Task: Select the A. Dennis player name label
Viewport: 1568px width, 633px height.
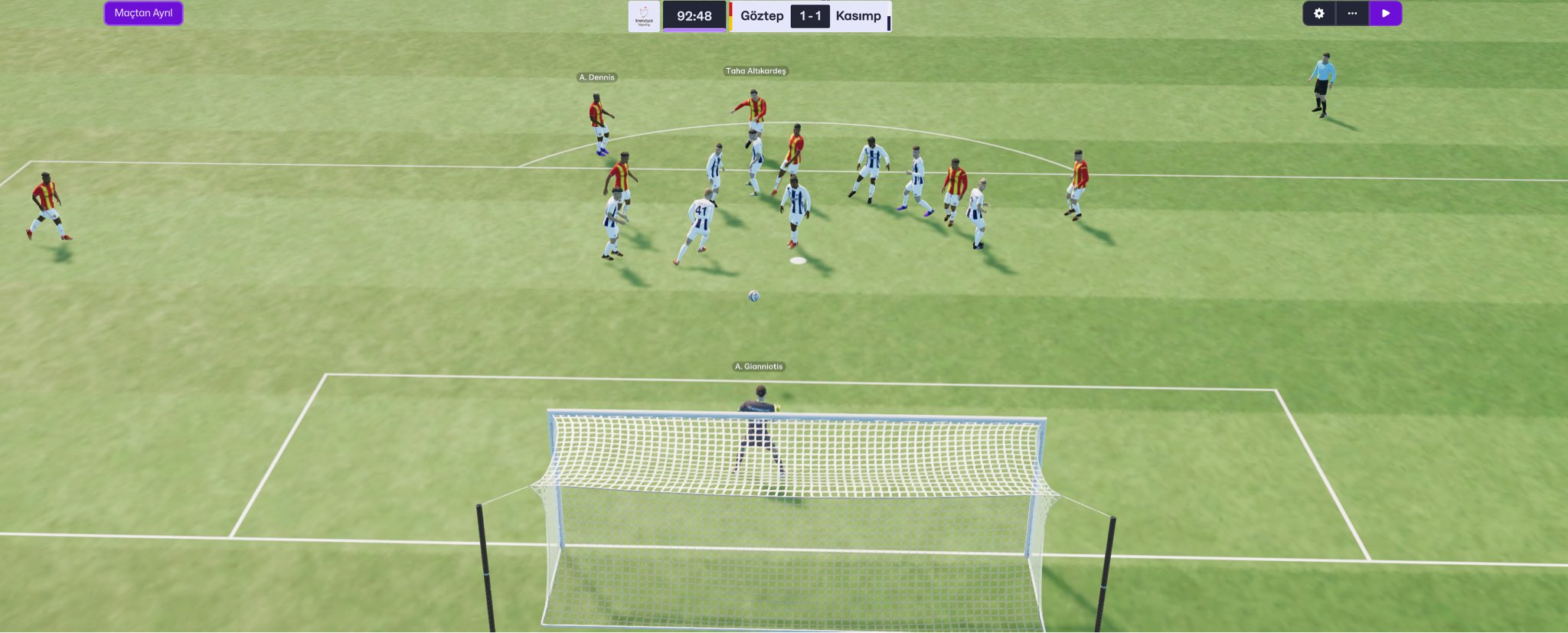Action: [x=596, y=77]
